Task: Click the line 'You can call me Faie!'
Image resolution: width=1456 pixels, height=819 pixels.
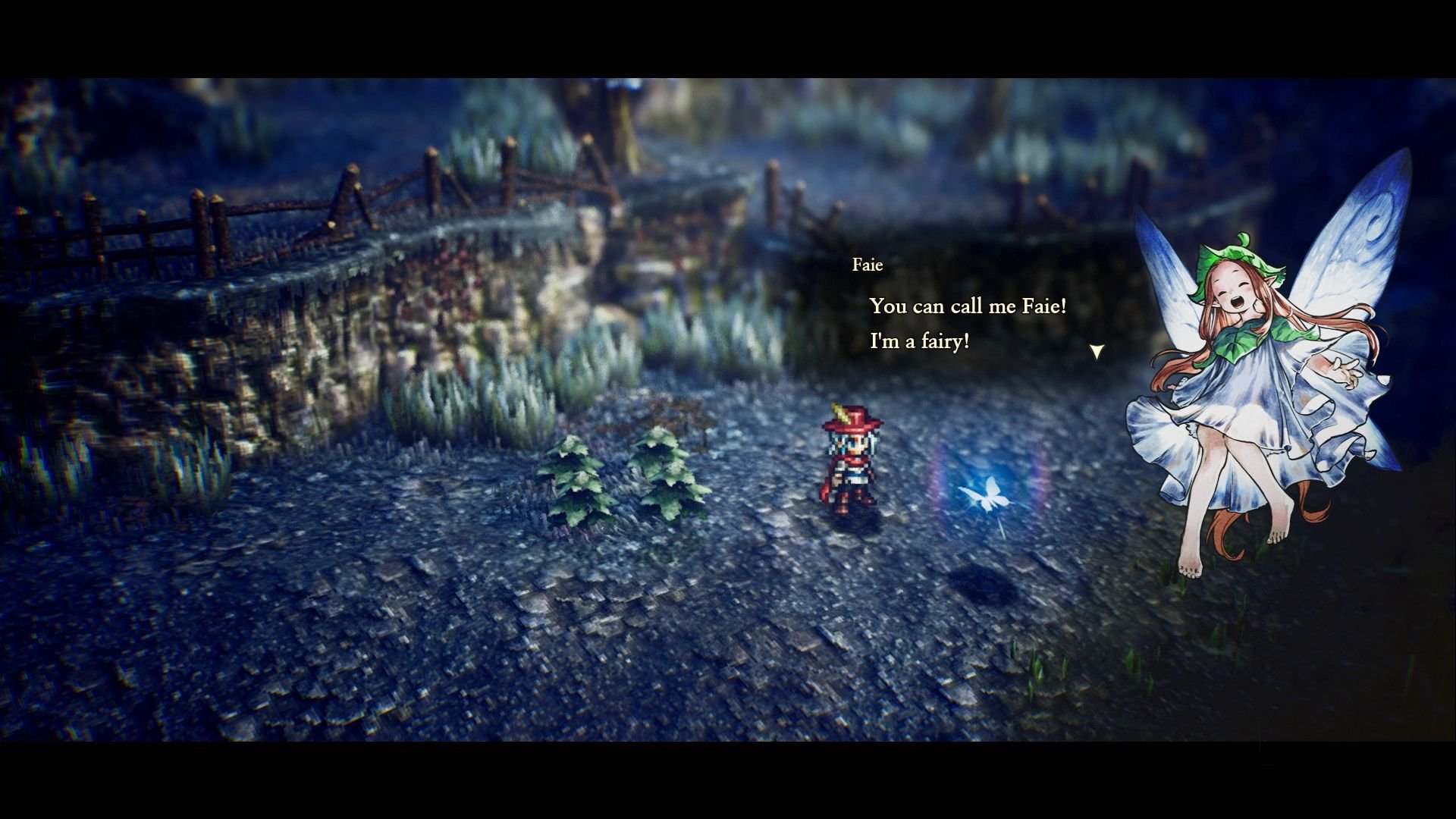Action: point(969,306)
